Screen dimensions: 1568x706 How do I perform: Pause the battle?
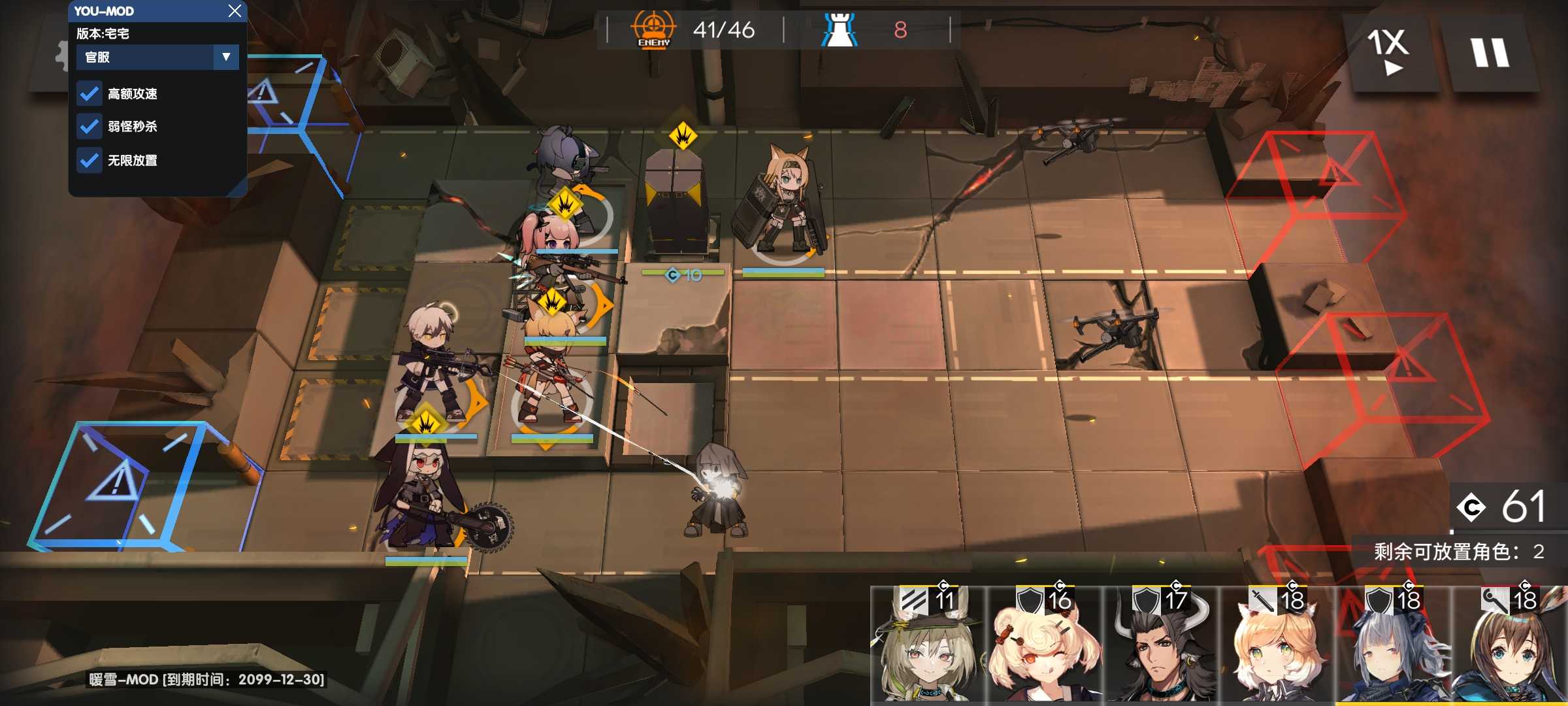(1489, 52)
